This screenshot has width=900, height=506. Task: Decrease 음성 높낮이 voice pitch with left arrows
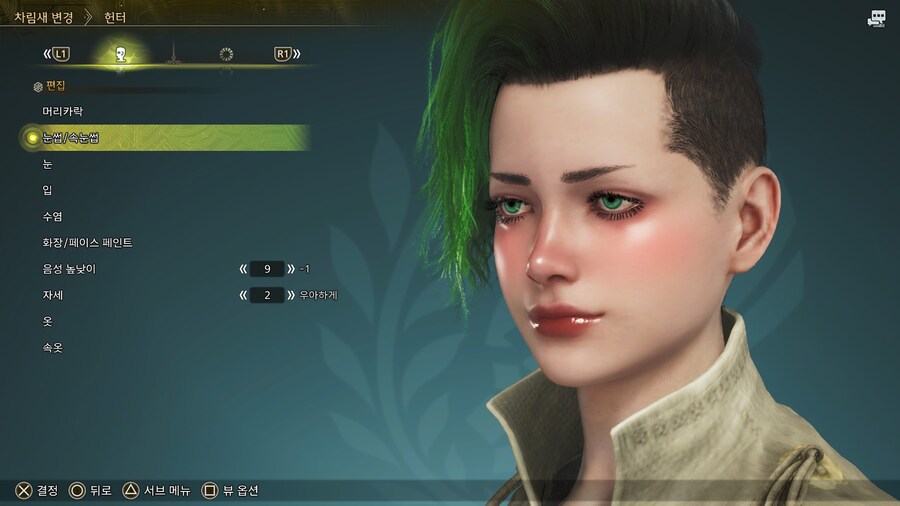243,269
